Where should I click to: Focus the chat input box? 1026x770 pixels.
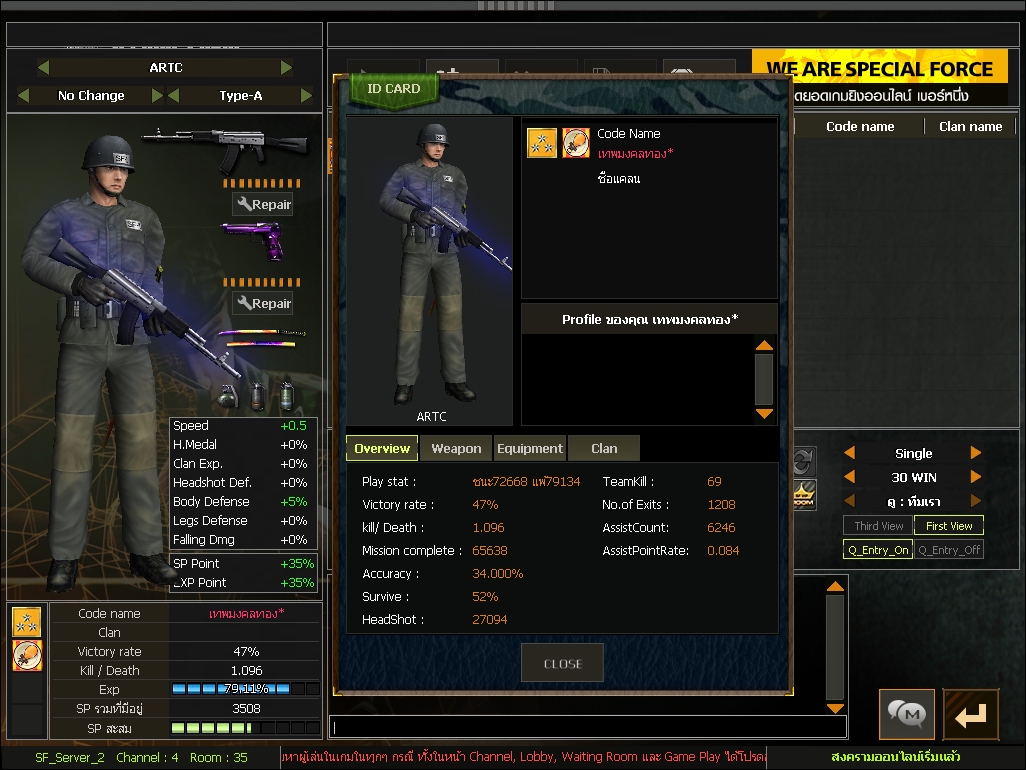pos(588,727)
